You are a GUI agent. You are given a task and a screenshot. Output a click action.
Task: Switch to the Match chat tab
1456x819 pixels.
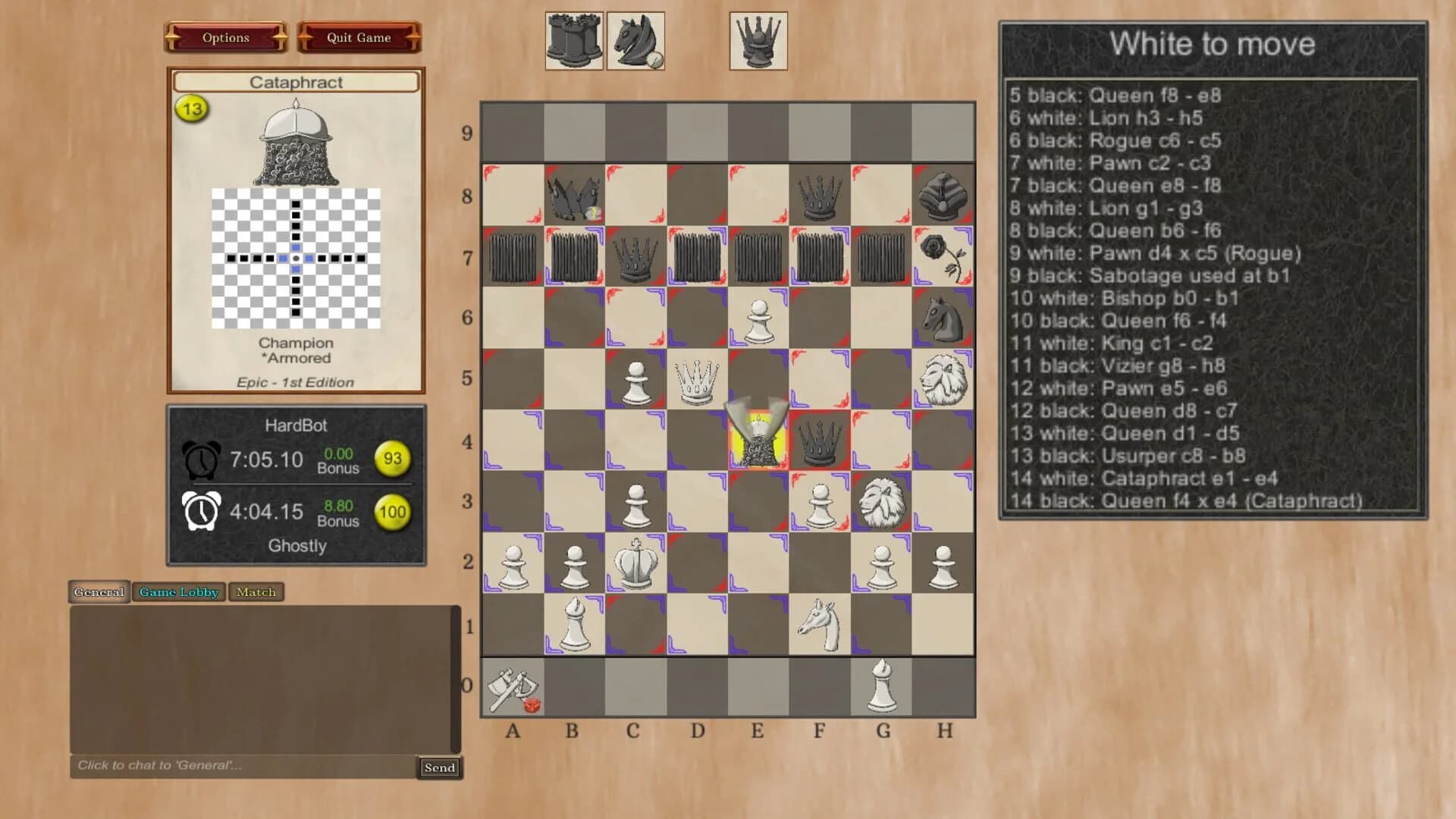(256, 592)
